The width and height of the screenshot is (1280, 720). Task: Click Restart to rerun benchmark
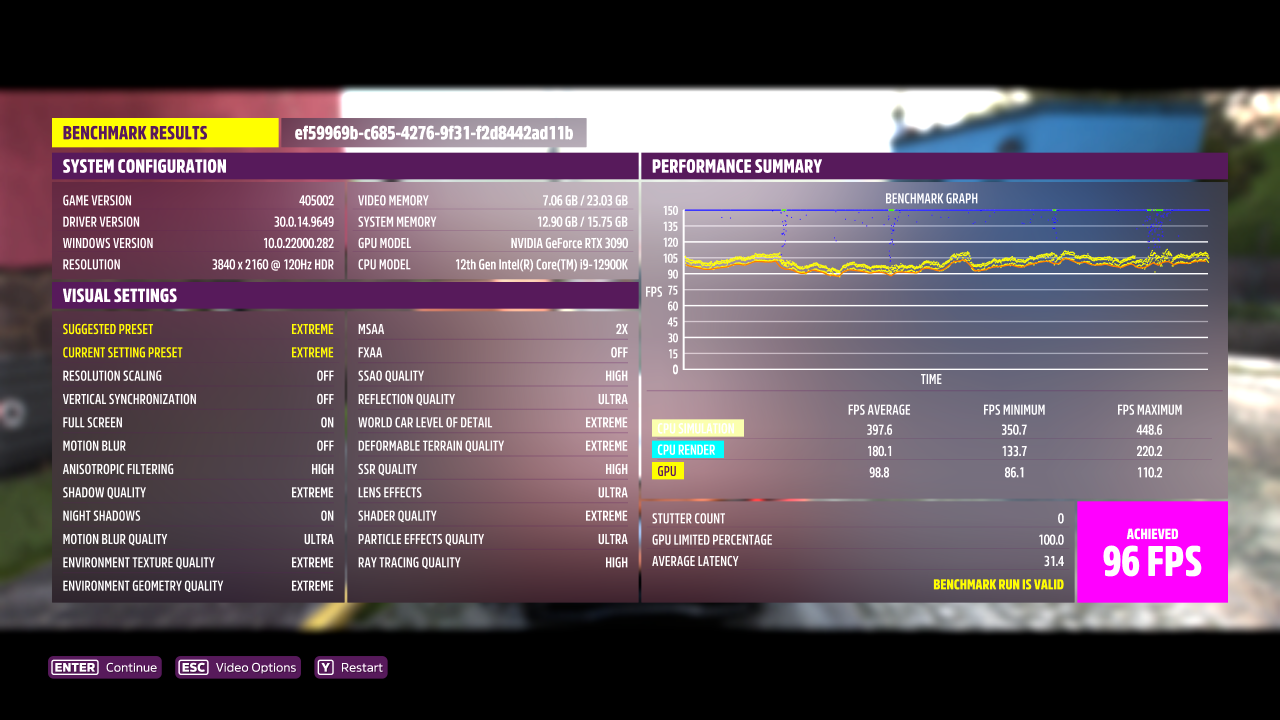tap(350, 667)
